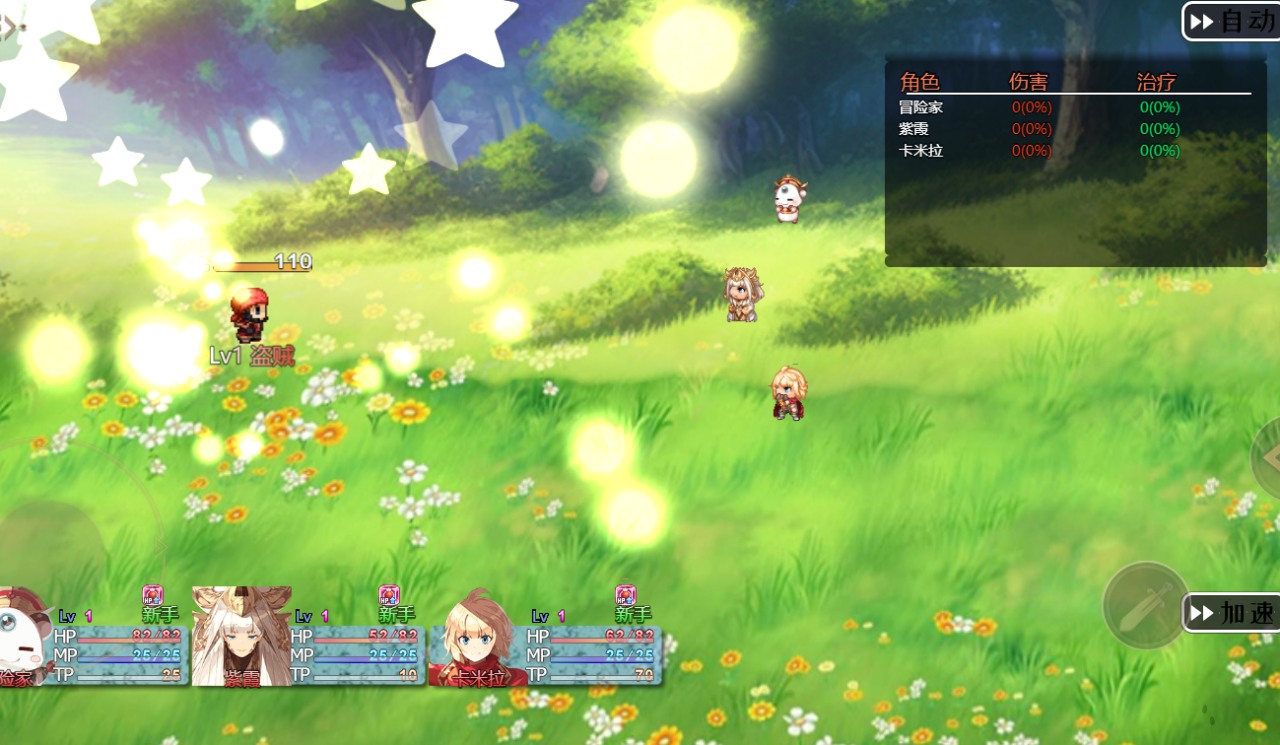Switch to the 治疗 column header

click(1156, 81)
